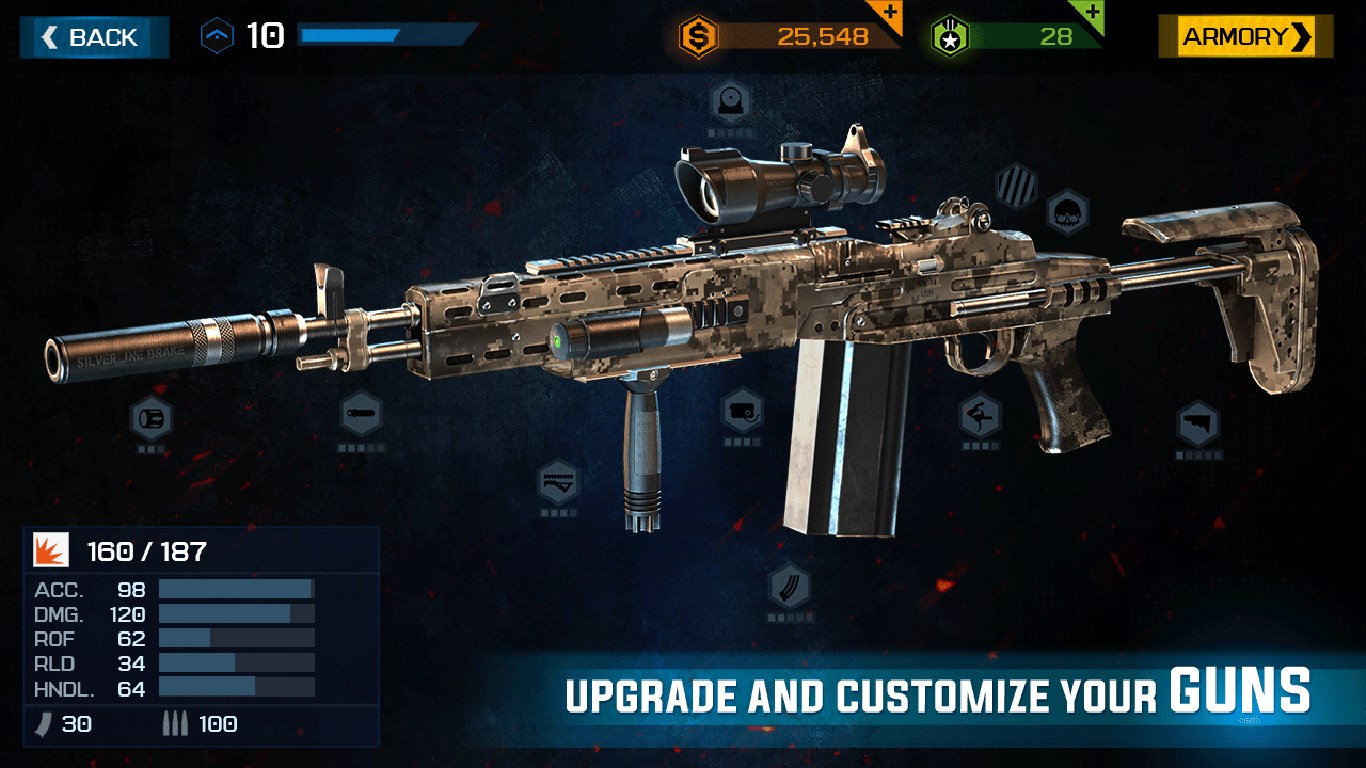Click the level progress bar
Screen dimensions: 1366x768
click(x=385, y=37)
